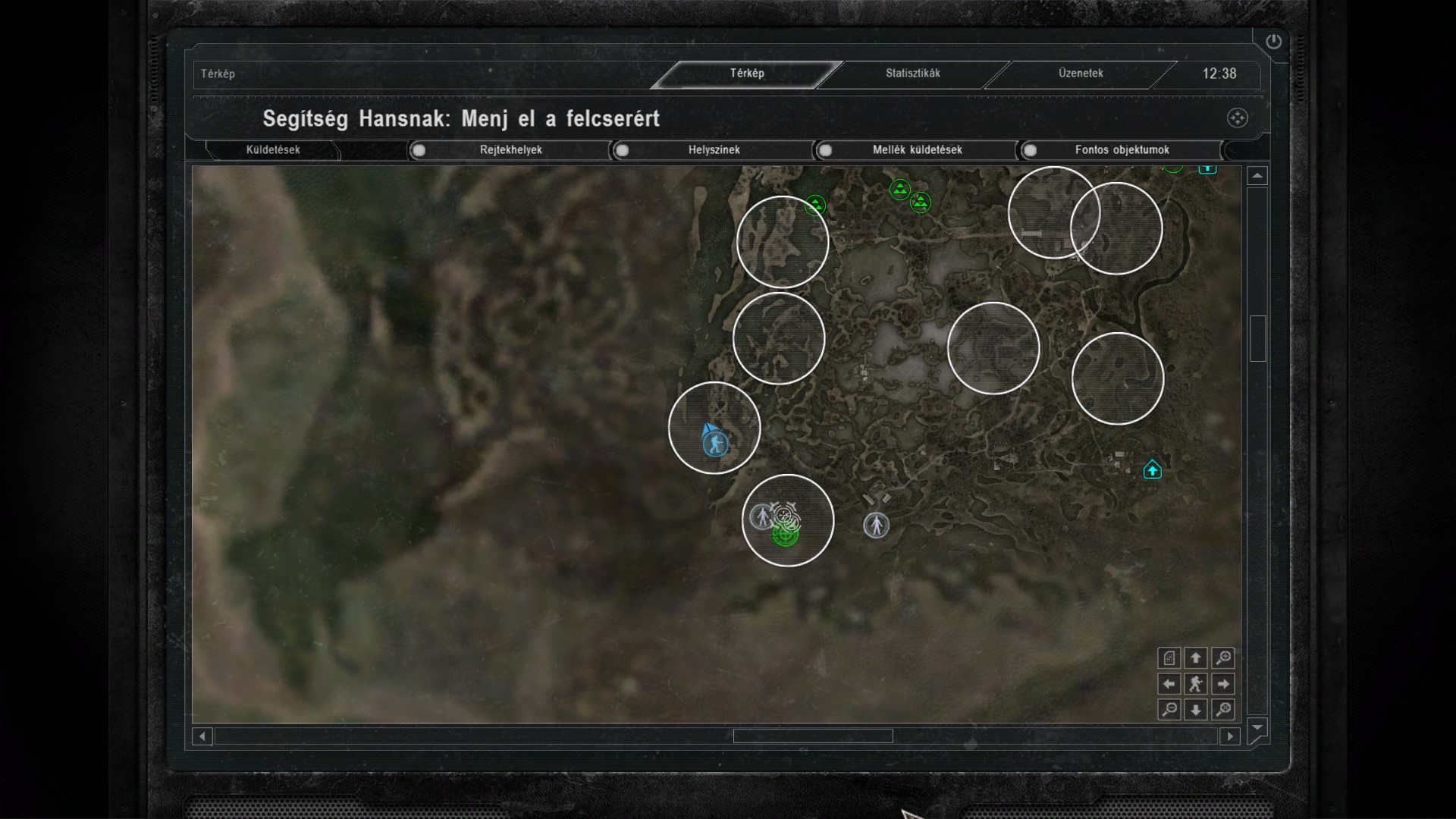
Task: Center the map on the player soldier icon
Action: tap(1196, 684)
